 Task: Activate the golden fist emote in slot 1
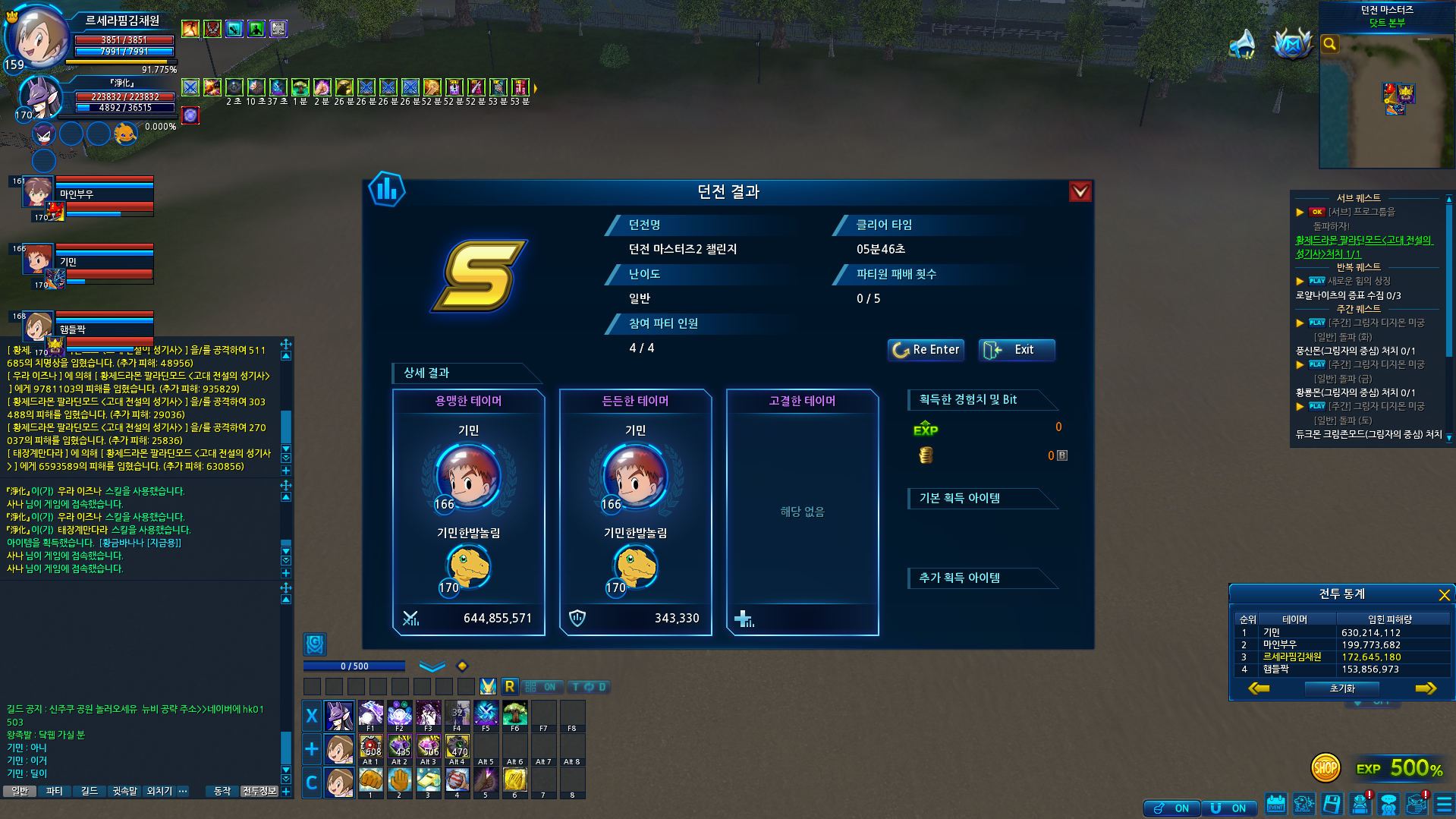point(370,780)
